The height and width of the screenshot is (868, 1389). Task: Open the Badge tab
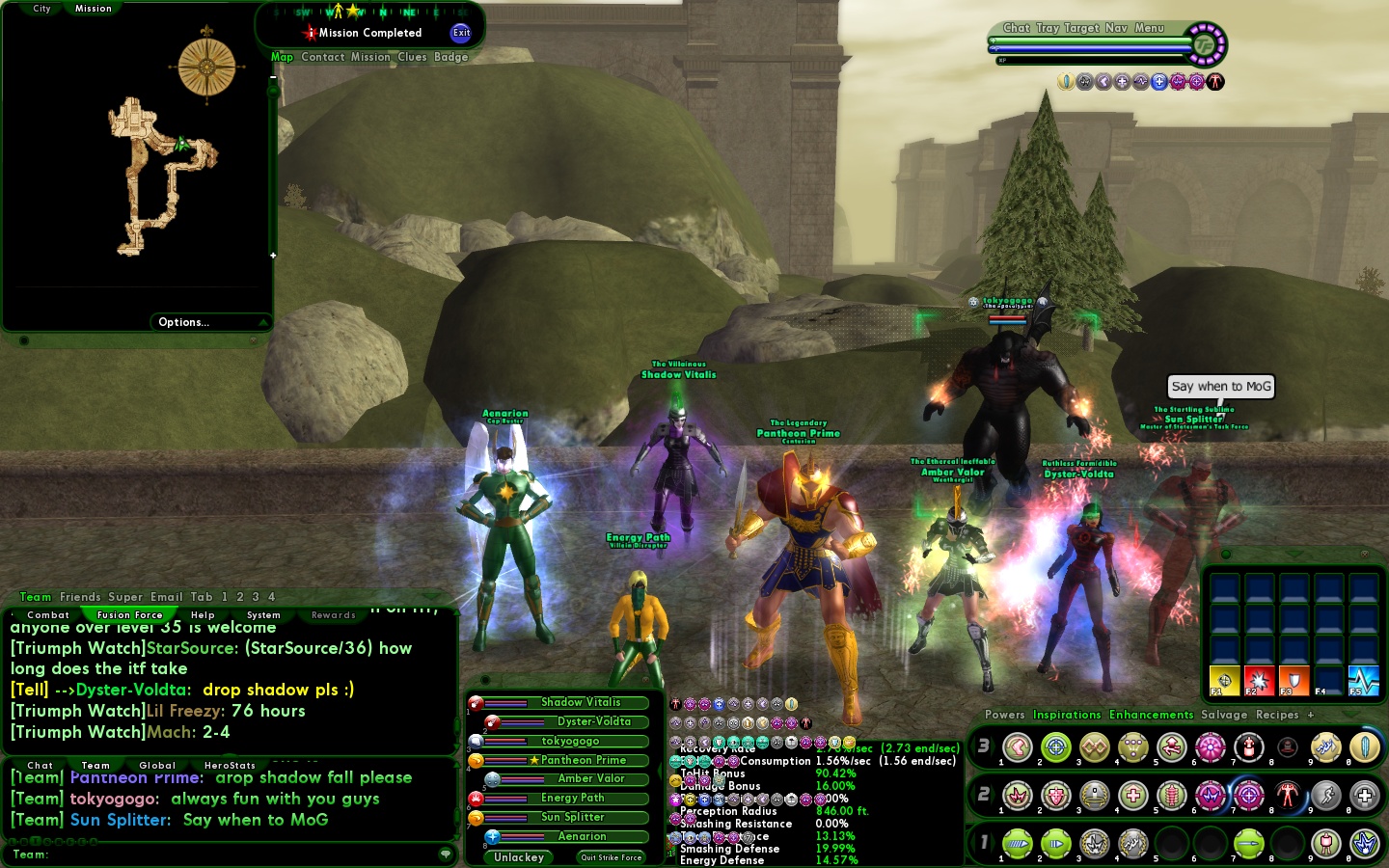pos(450,57)
